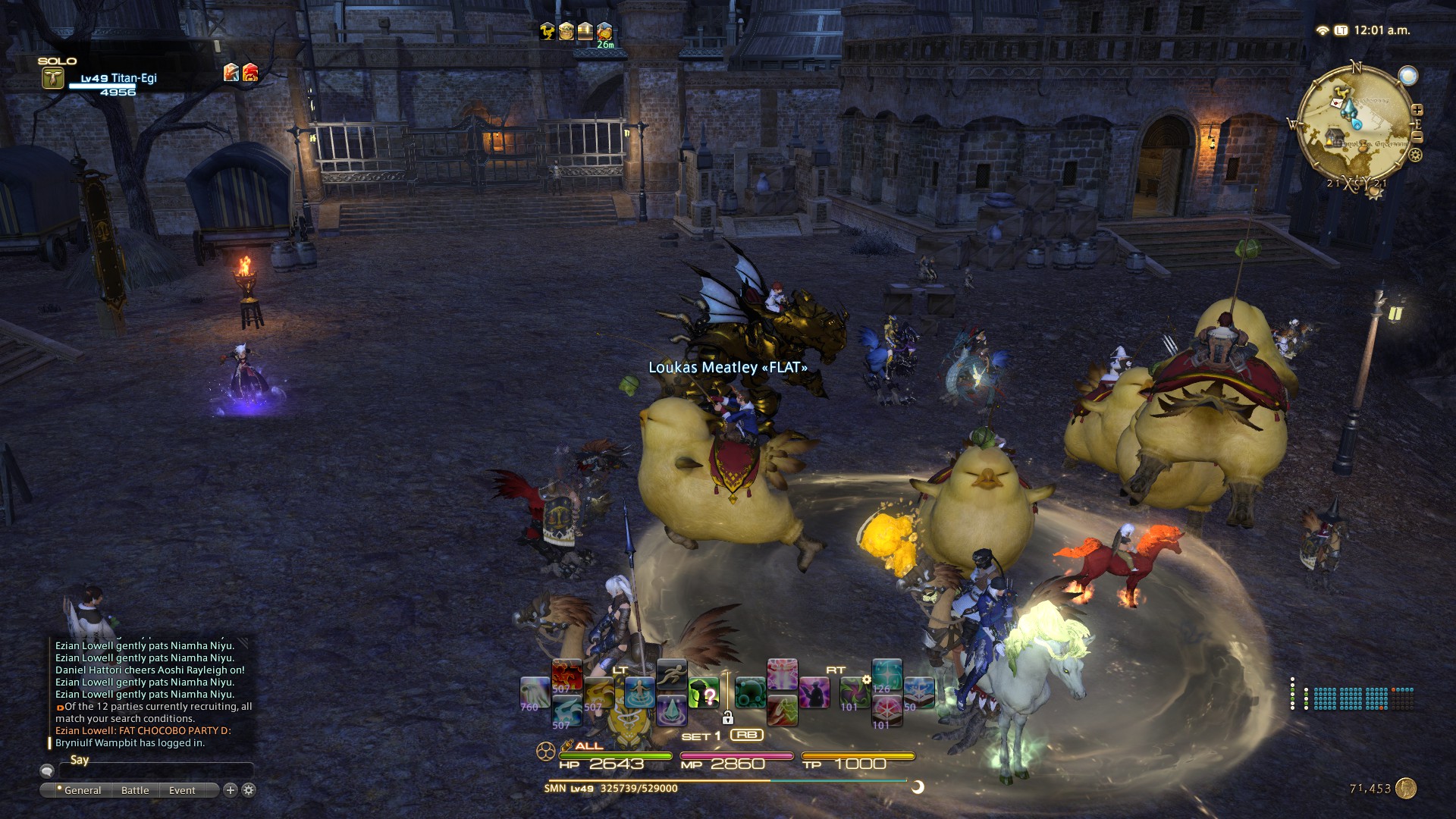Zoom out the minimap with minus button
1456x819 pixels.
click(1417, 137)
